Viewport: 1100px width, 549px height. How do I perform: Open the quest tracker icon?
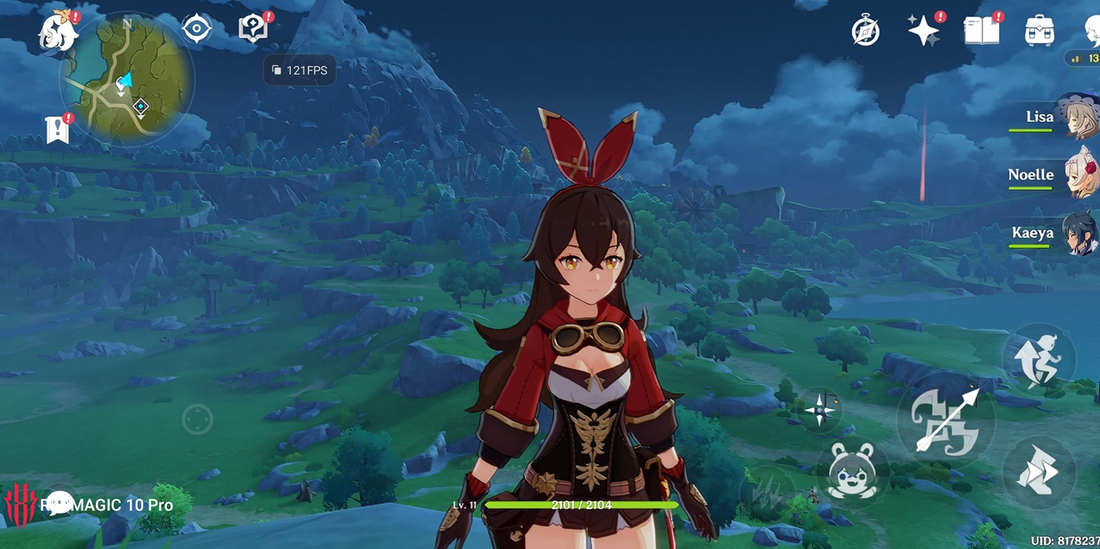[253, 28]
